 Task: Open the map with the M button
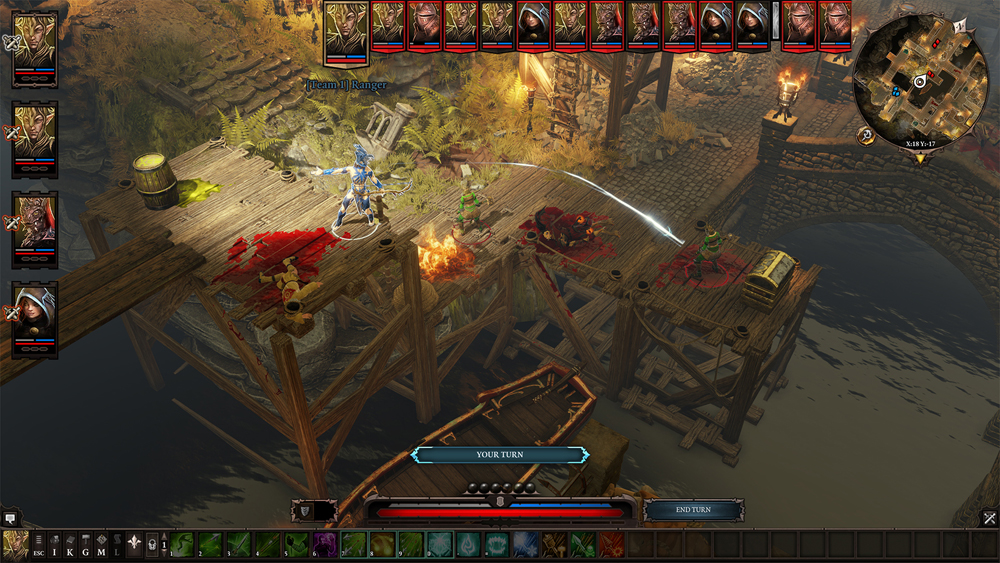point(101,544)
